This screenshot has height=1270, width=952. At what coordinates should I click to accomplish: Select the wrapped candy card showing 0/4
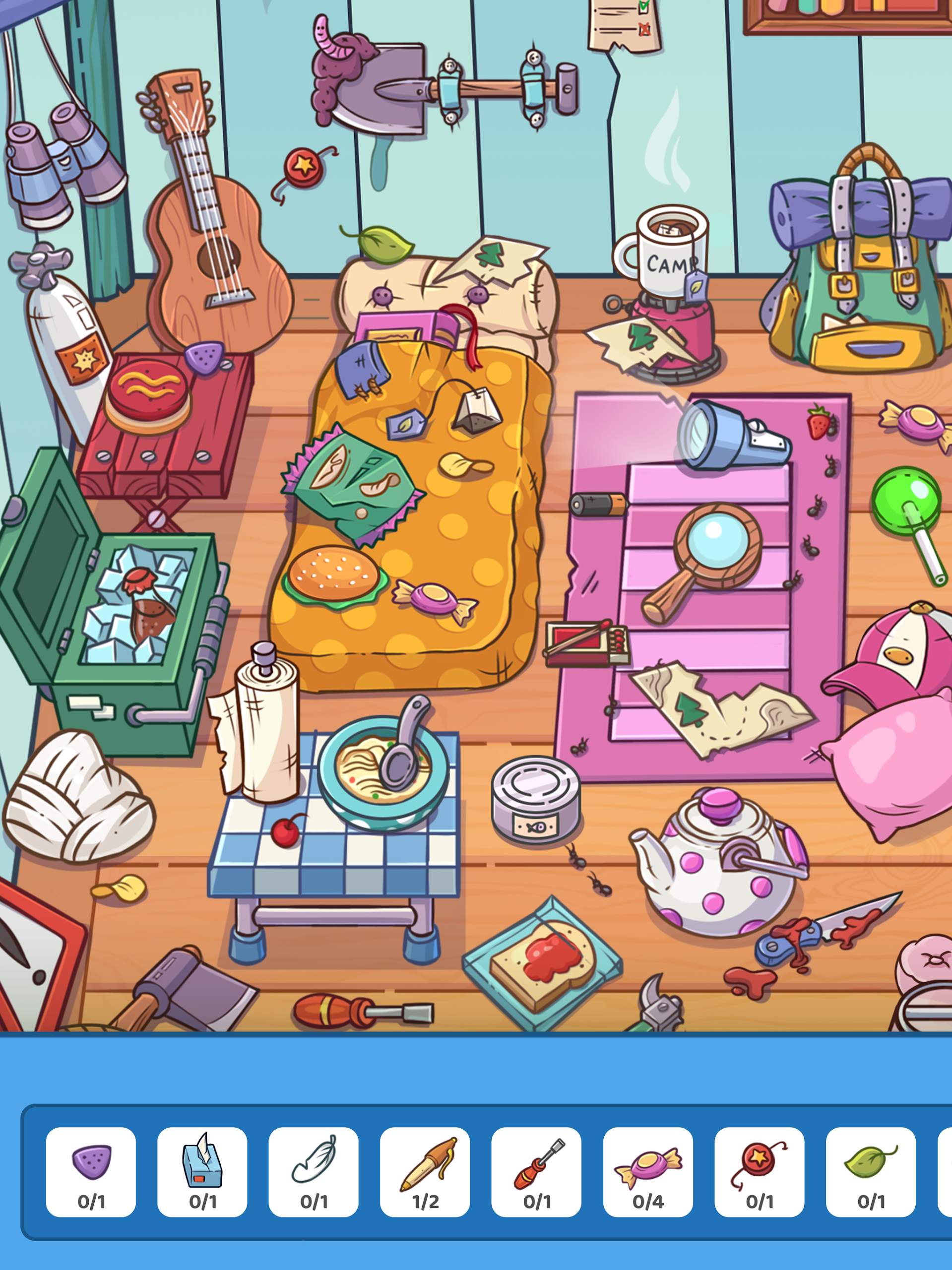[648, 1171]
